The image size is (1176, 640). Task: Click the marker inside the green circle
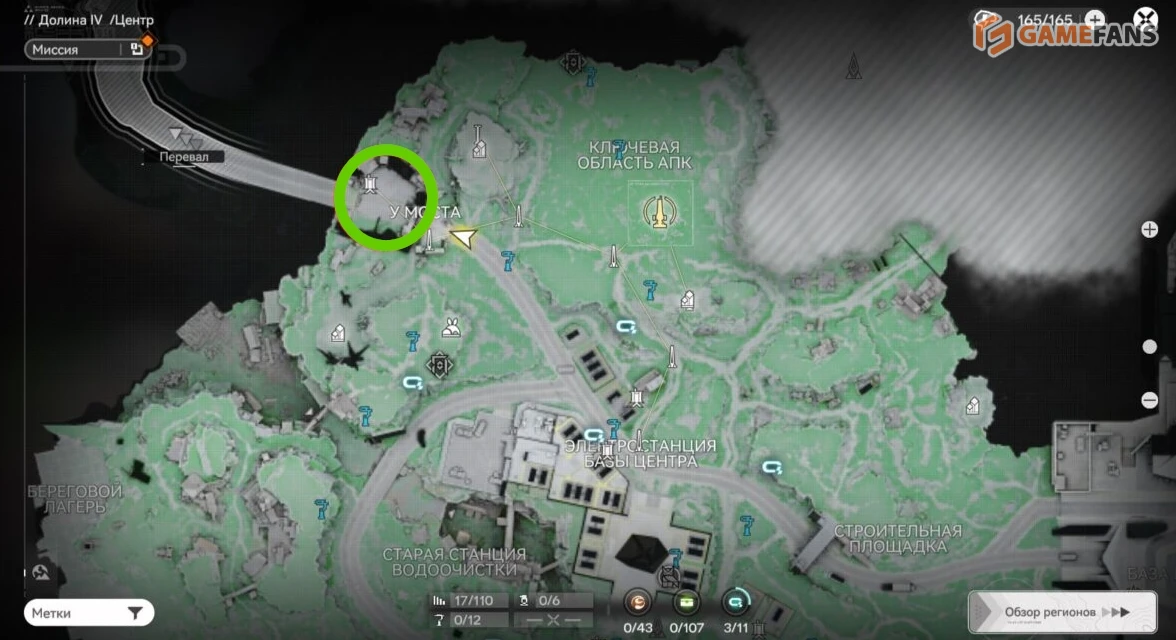tap(371, 183)
